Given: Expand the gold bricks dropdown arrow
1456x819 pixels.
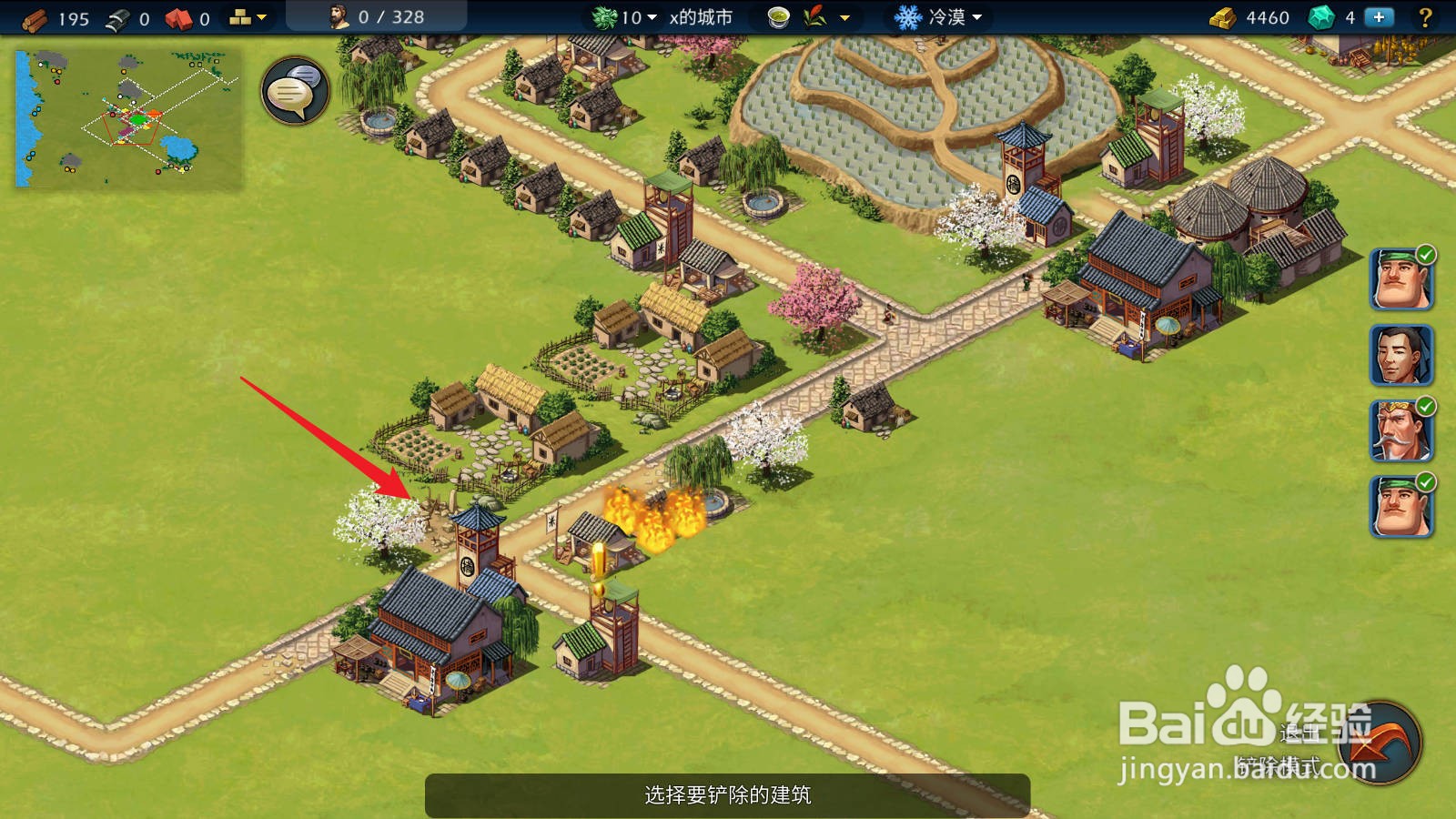Looking at the screenshot, I should click(x=261, y=16).
